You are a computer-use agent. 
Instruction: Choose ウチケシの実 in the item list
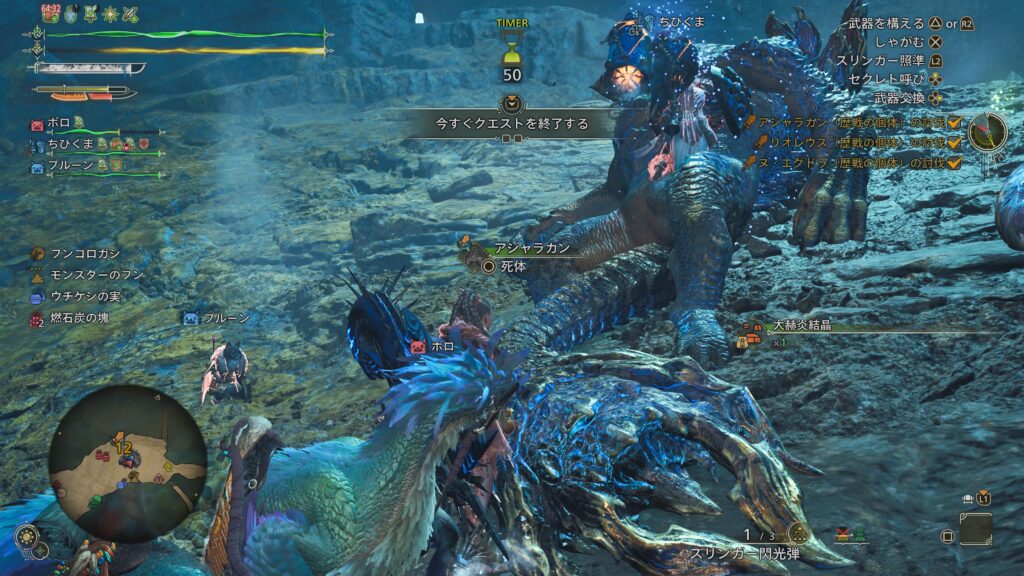[84, 297]
